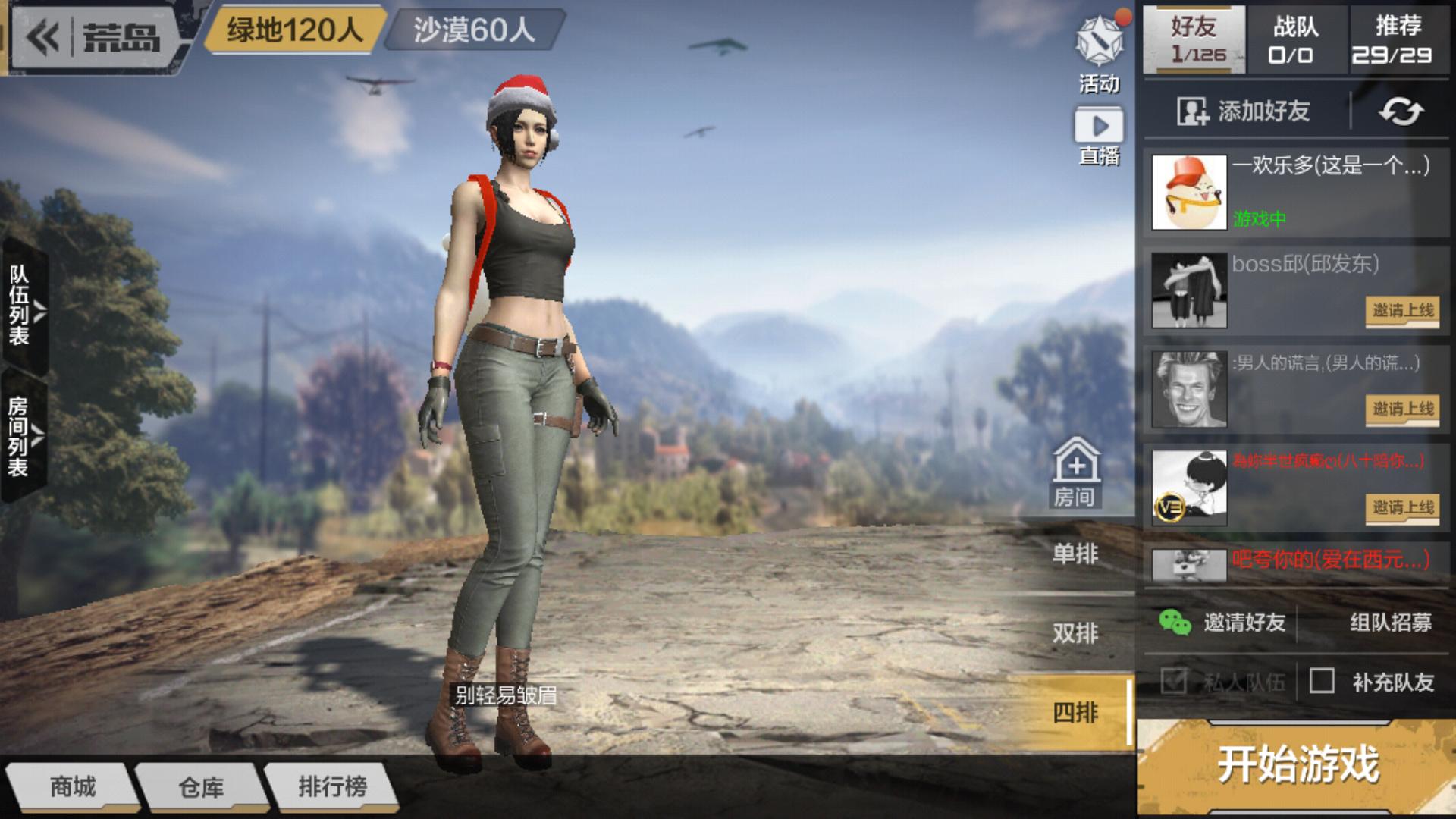1456x819 pixels.
Task: Open the 房间 room icon
Action: [1075, 472]
